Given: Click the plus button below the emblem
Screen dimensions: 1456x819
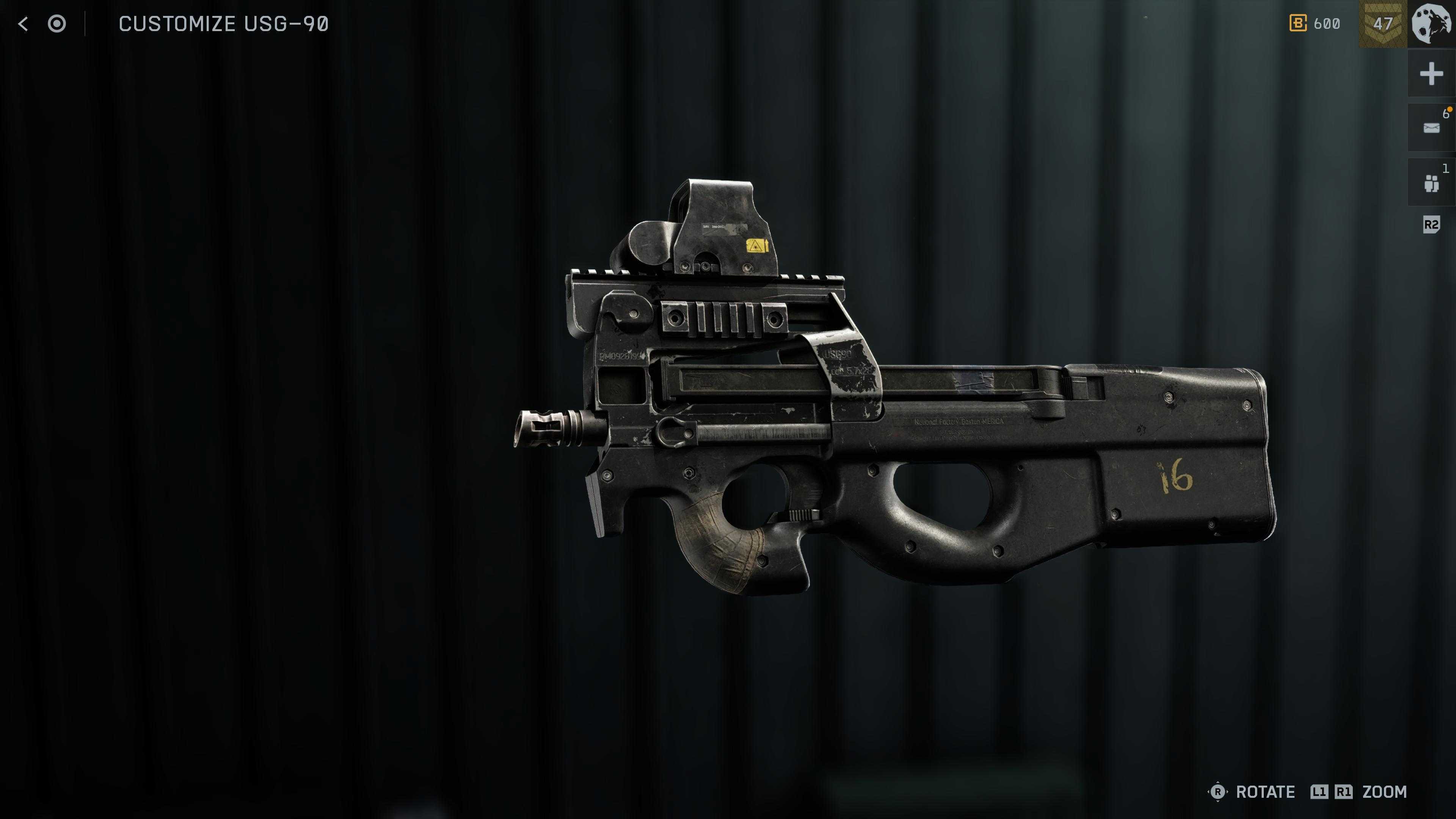Looking at the screenshot, I should (x=1431, y=74).
